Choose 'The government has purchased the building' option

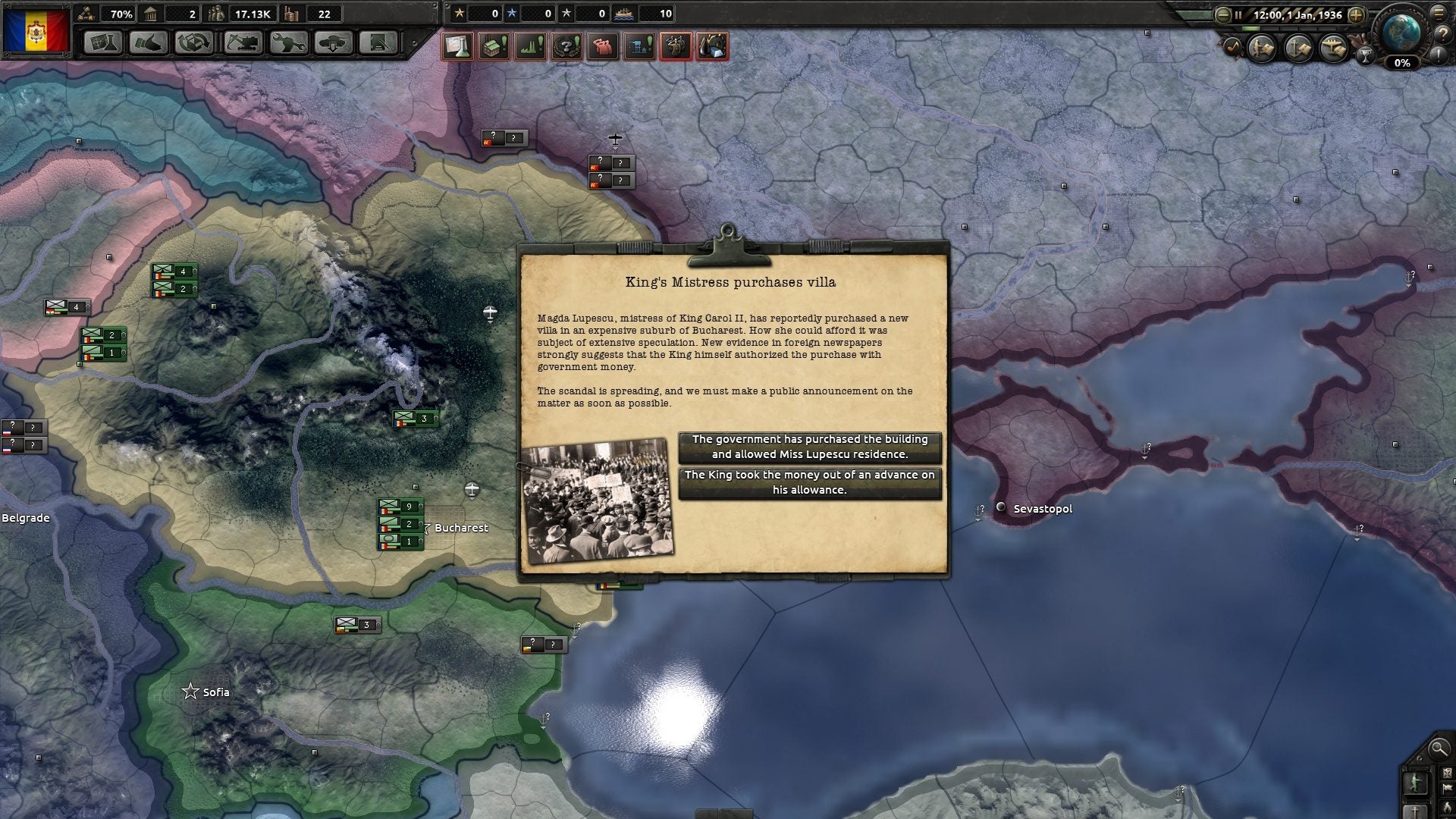[x=809, y=447]
